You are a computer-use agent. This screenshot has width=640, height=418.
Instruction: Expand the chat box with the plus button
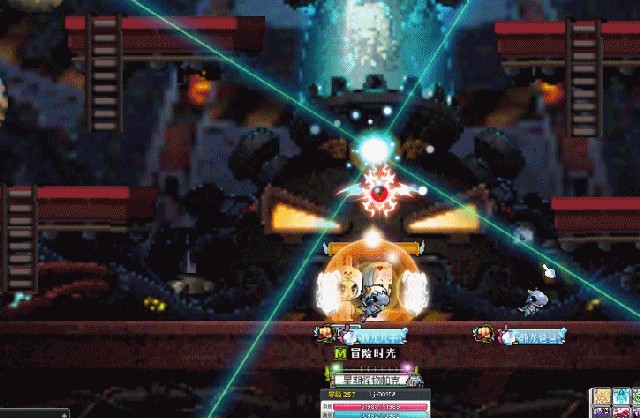pyautogui.click(x=64, y=415)
